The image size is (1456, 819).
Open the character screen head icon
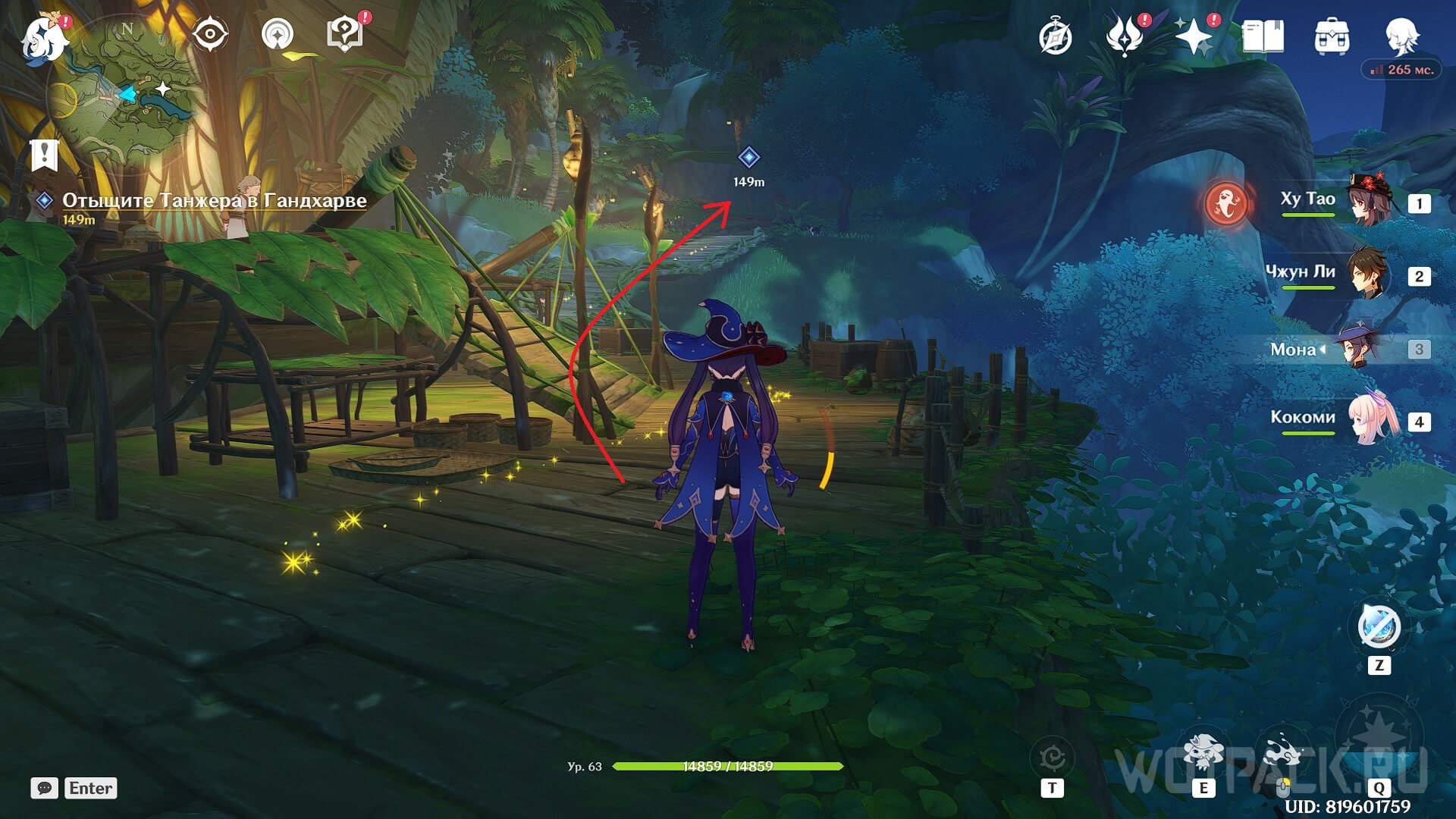pyautogui.click(x=1401, y=36)
